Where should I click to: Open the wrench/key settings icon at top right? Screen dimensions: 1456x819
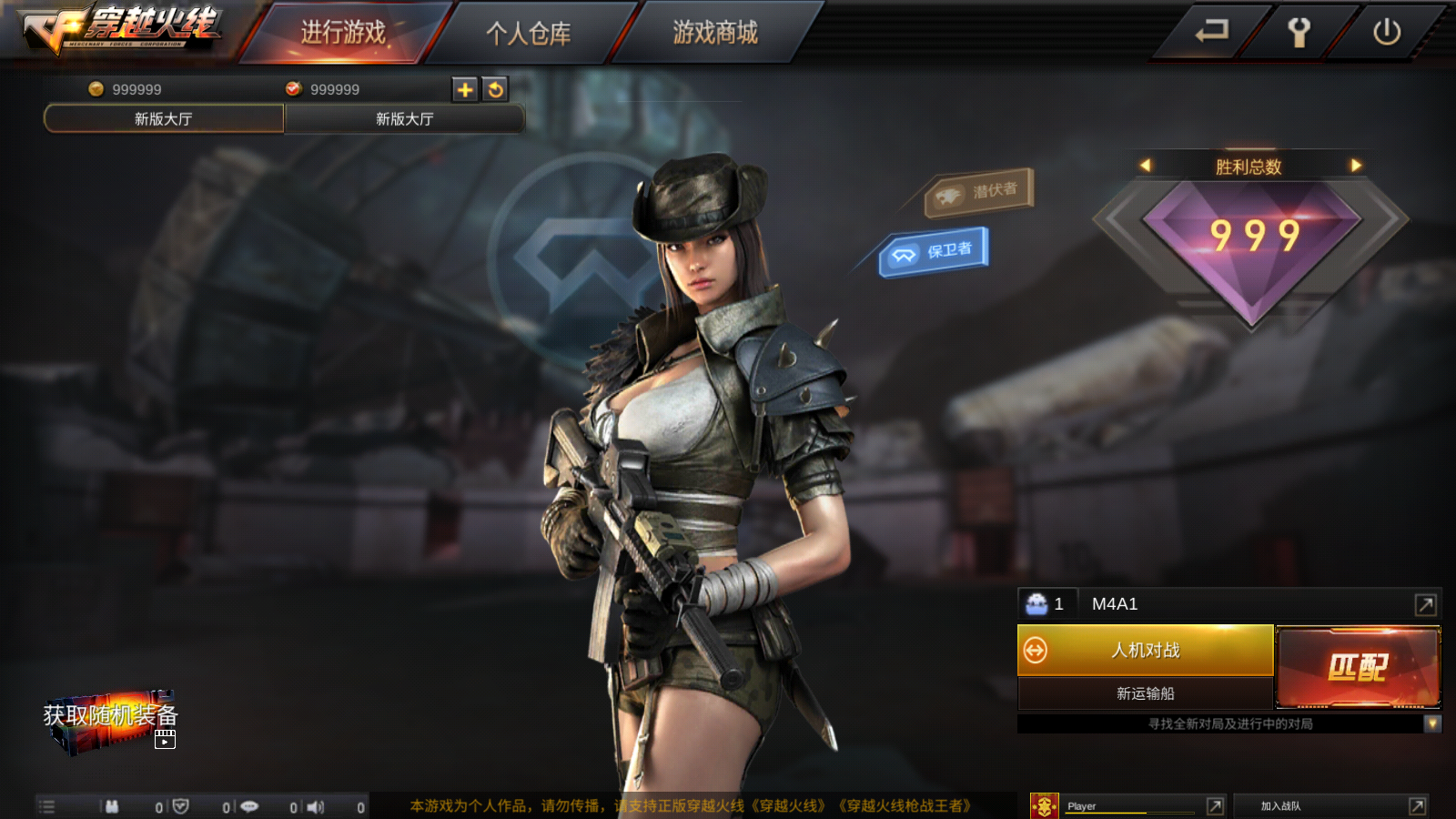1297,32
